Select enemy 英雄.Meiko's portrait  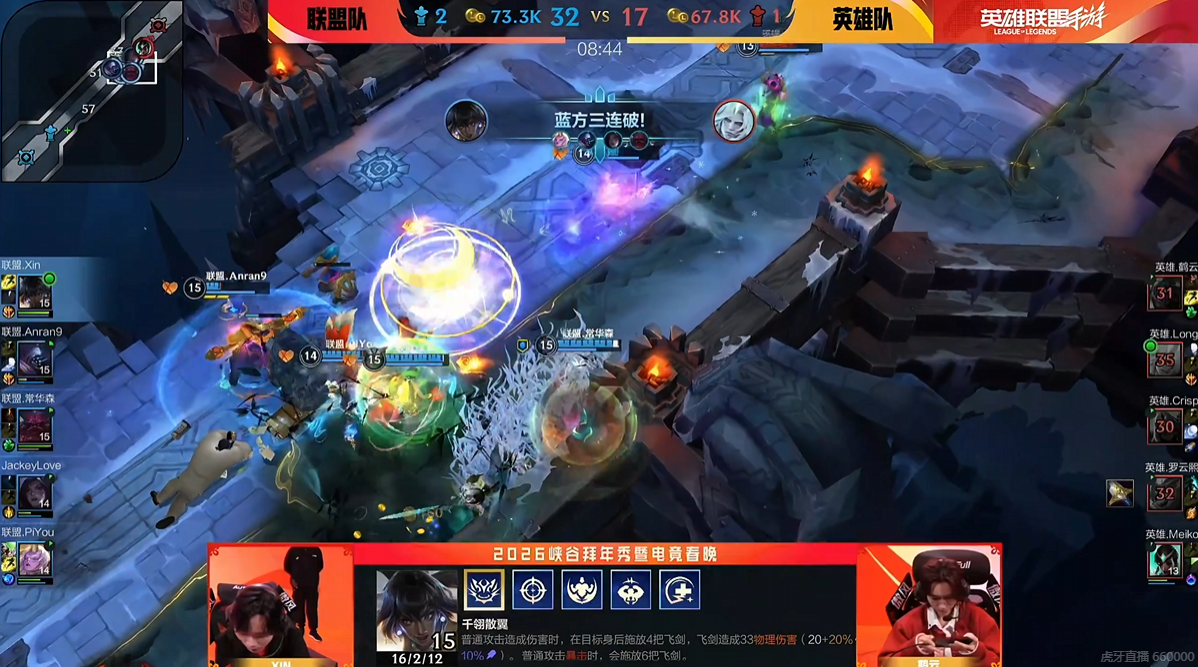tap(1165, 560)
